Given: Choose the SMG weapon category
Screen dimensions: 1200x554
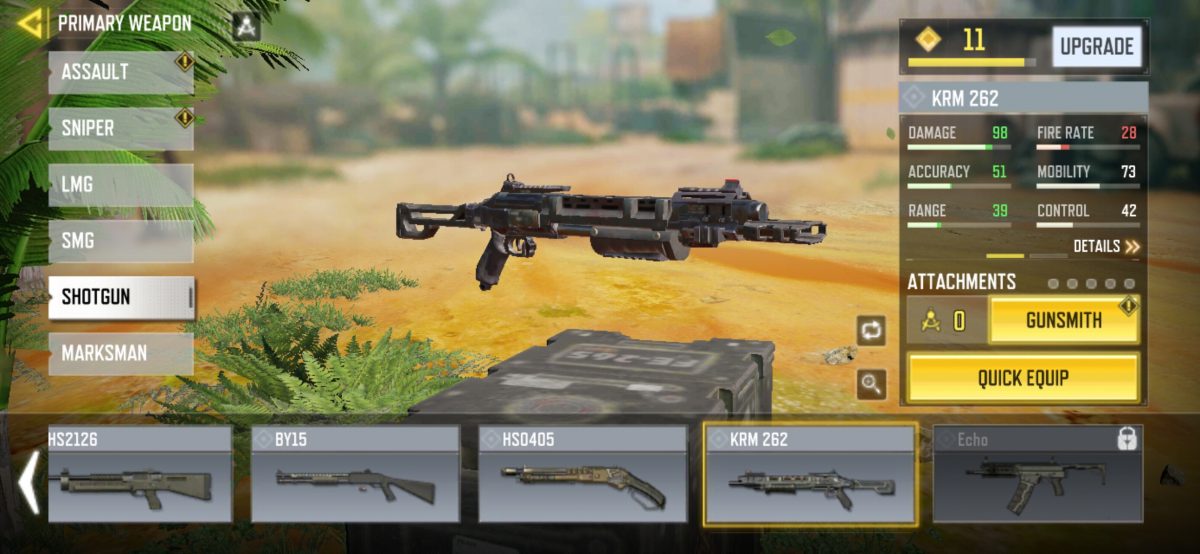Looking at the screenshot, I should click(120, 241).
